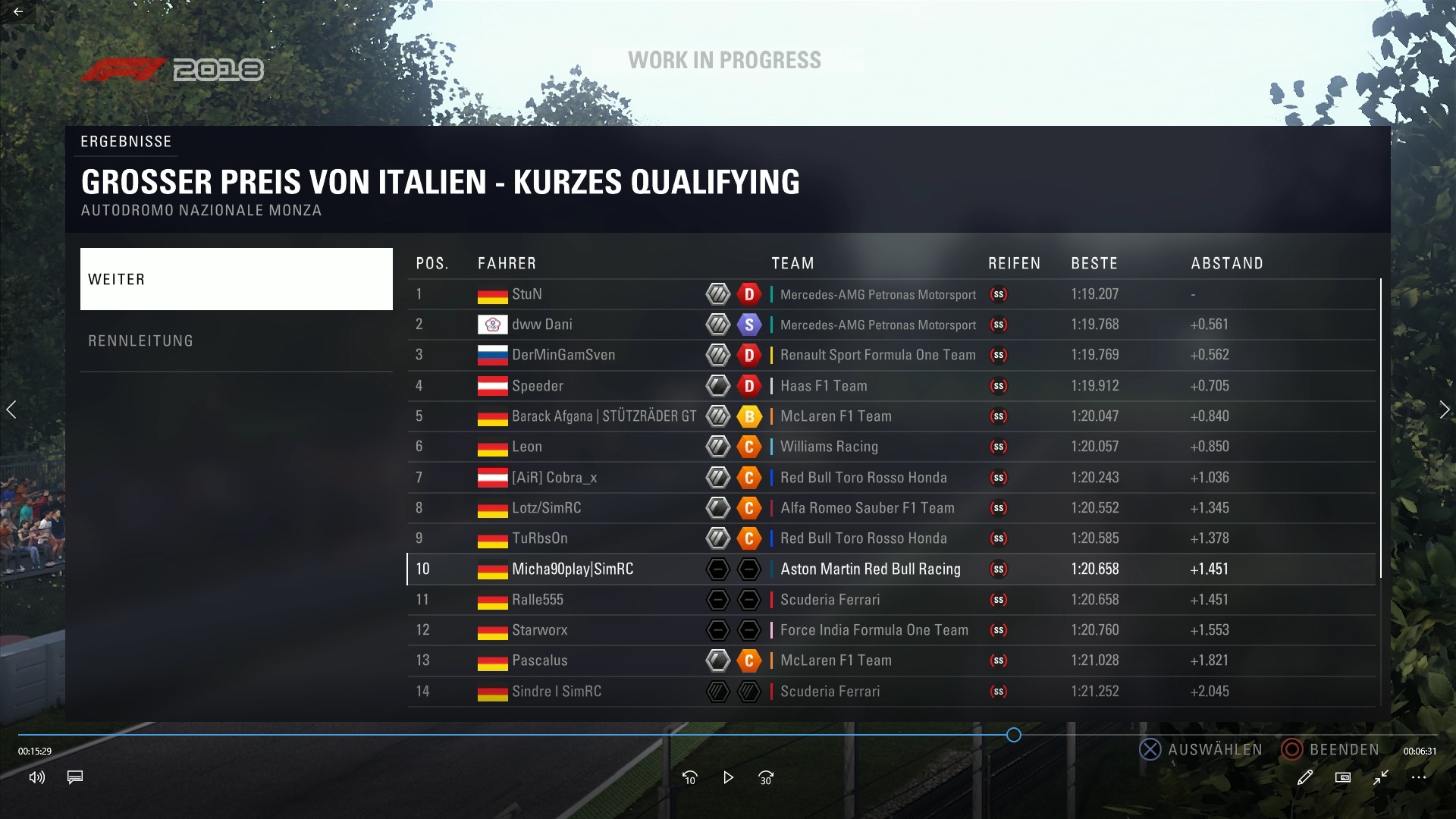Choose the Sindre I SimRC row
The image size is (1456, 819).
556,692
